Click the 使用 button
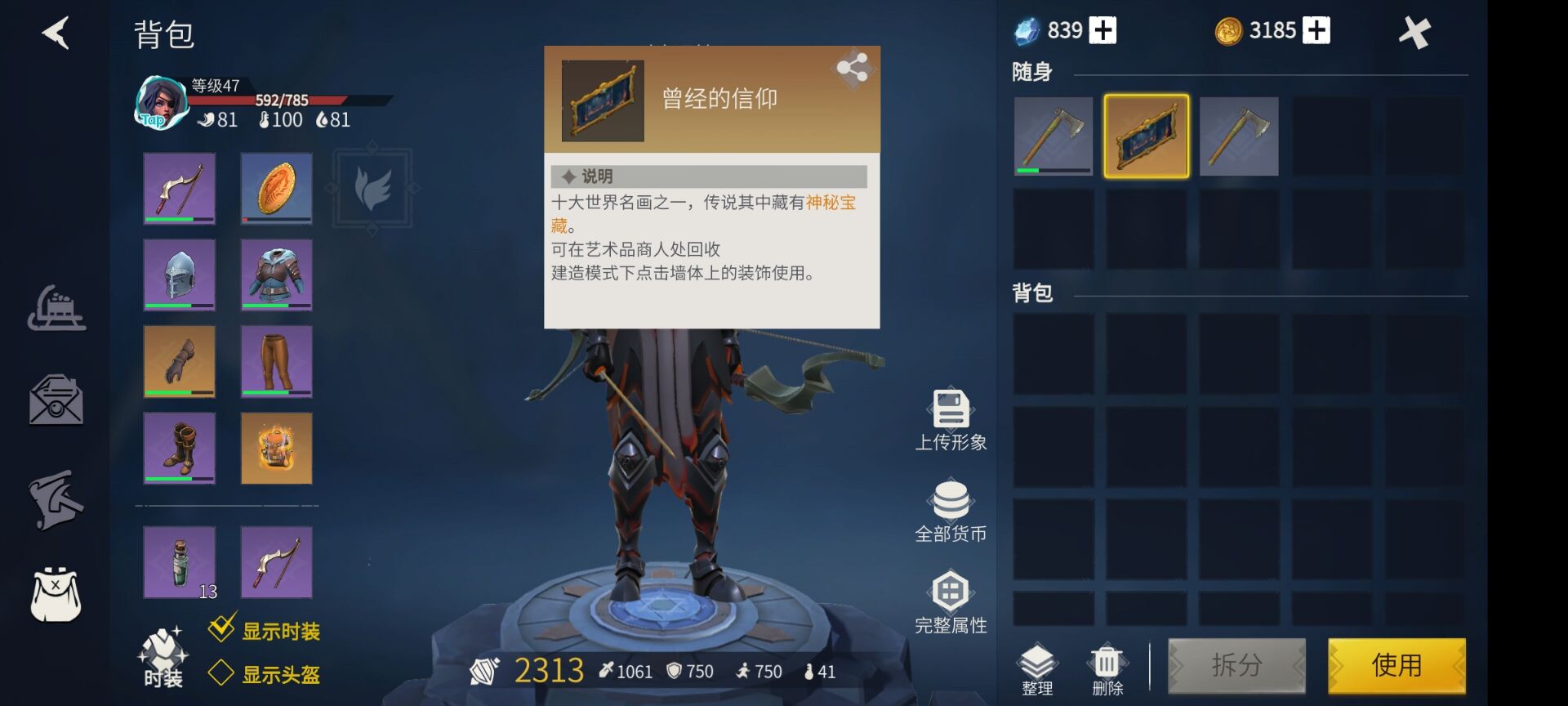 click(x=1396, y=665)
